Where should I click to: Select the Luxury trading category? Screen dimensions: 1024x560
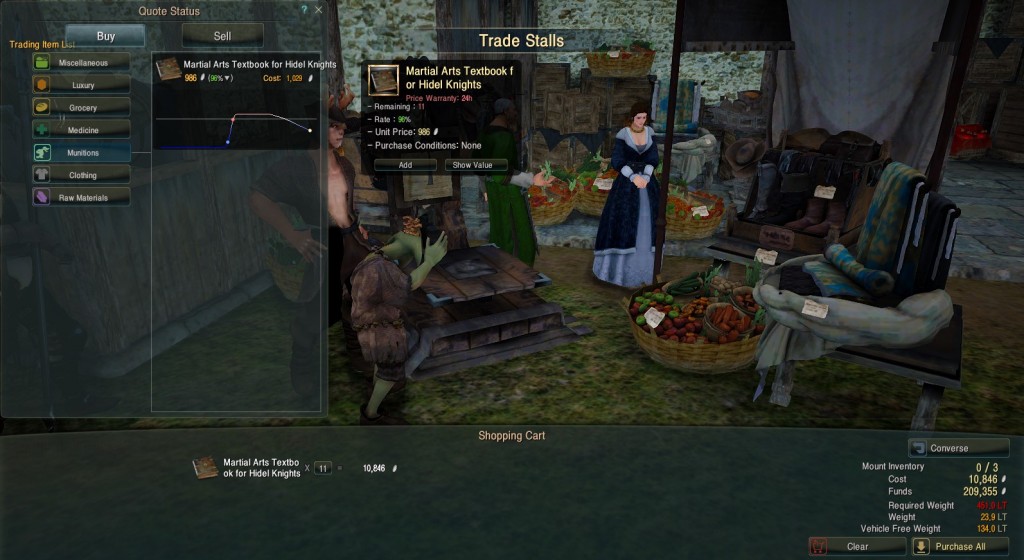pos(81,85)
